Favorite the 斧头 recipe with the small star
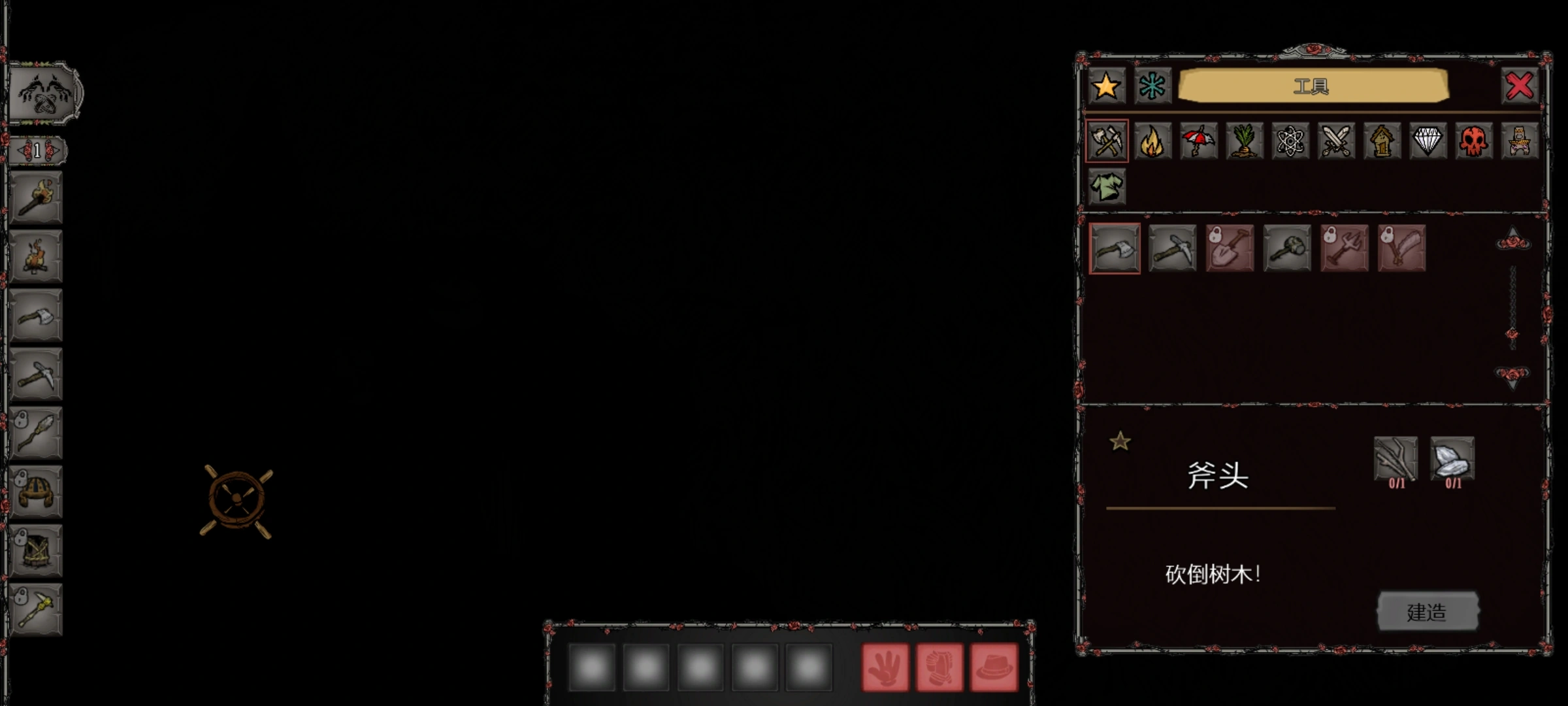Screen dimensions: 1568x706 (x=1120, y=441)
